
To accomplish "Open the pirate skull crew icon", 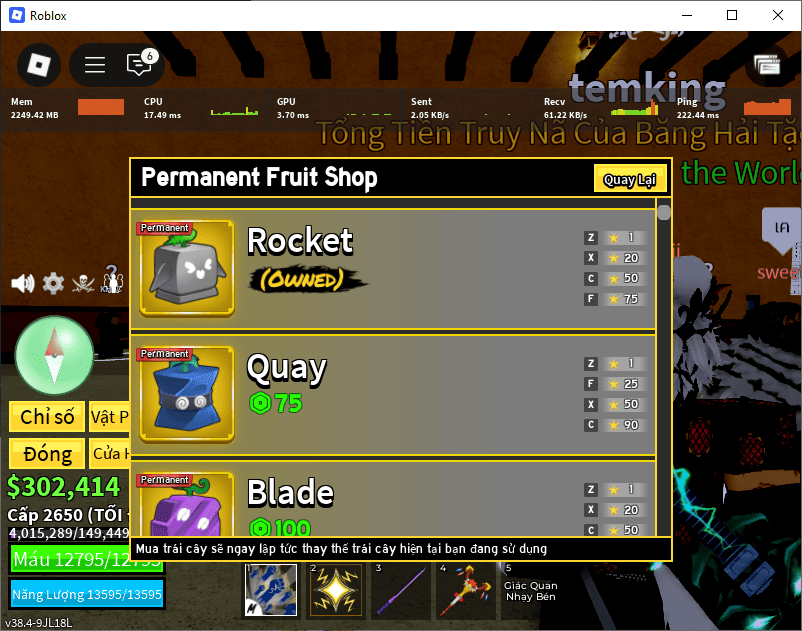I will coord(84,283).
